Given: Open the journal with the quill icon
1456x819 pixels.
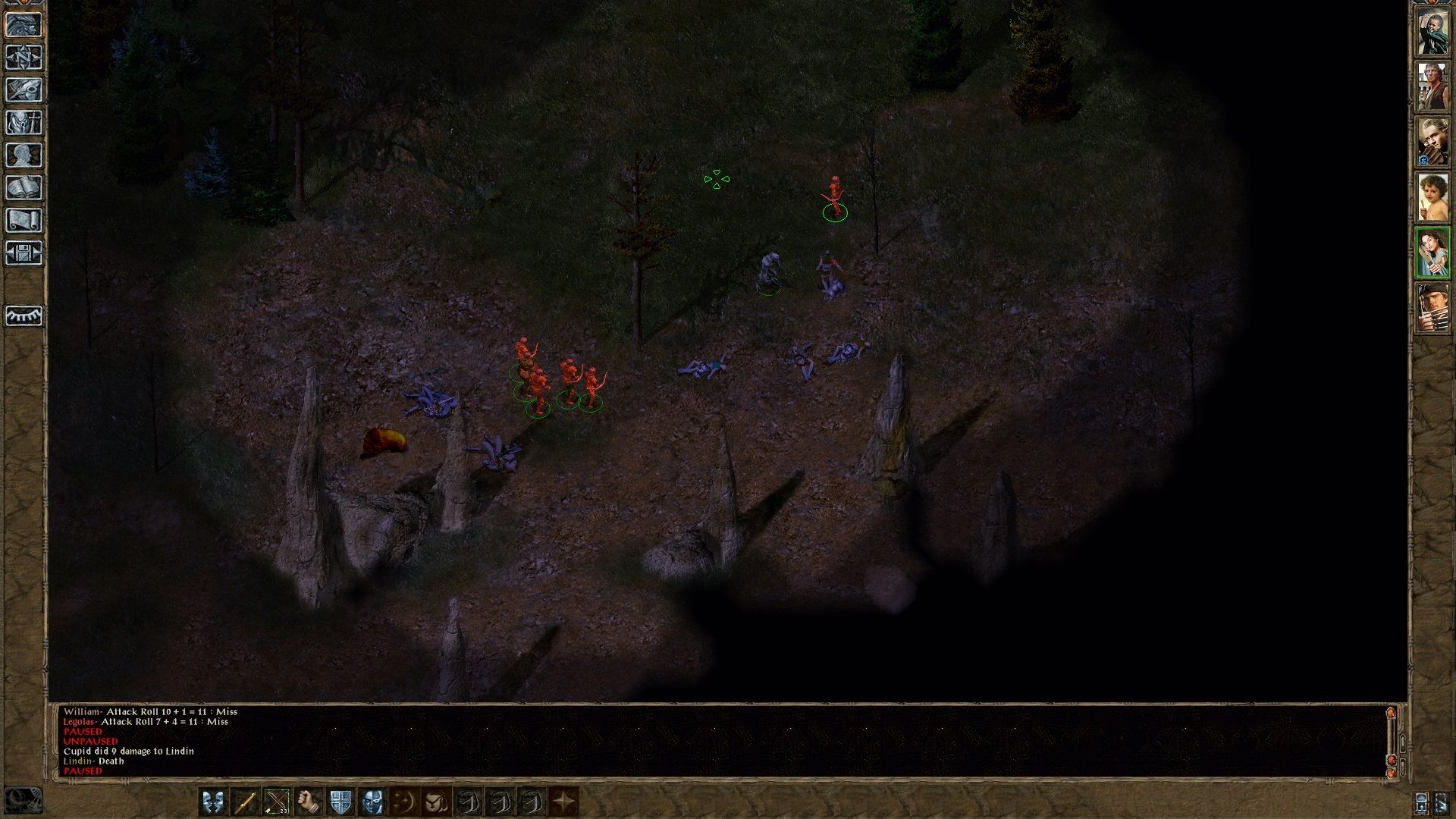Looking at the screenshot, I should coord(24,89).
